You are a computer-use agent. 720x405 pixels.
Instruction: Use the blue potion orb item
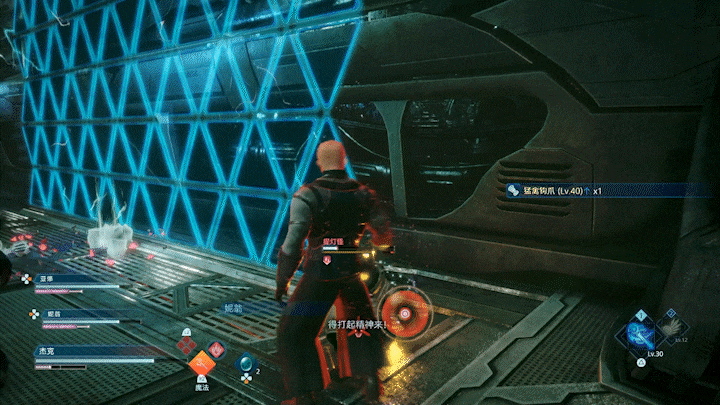(x=245, y=363)
